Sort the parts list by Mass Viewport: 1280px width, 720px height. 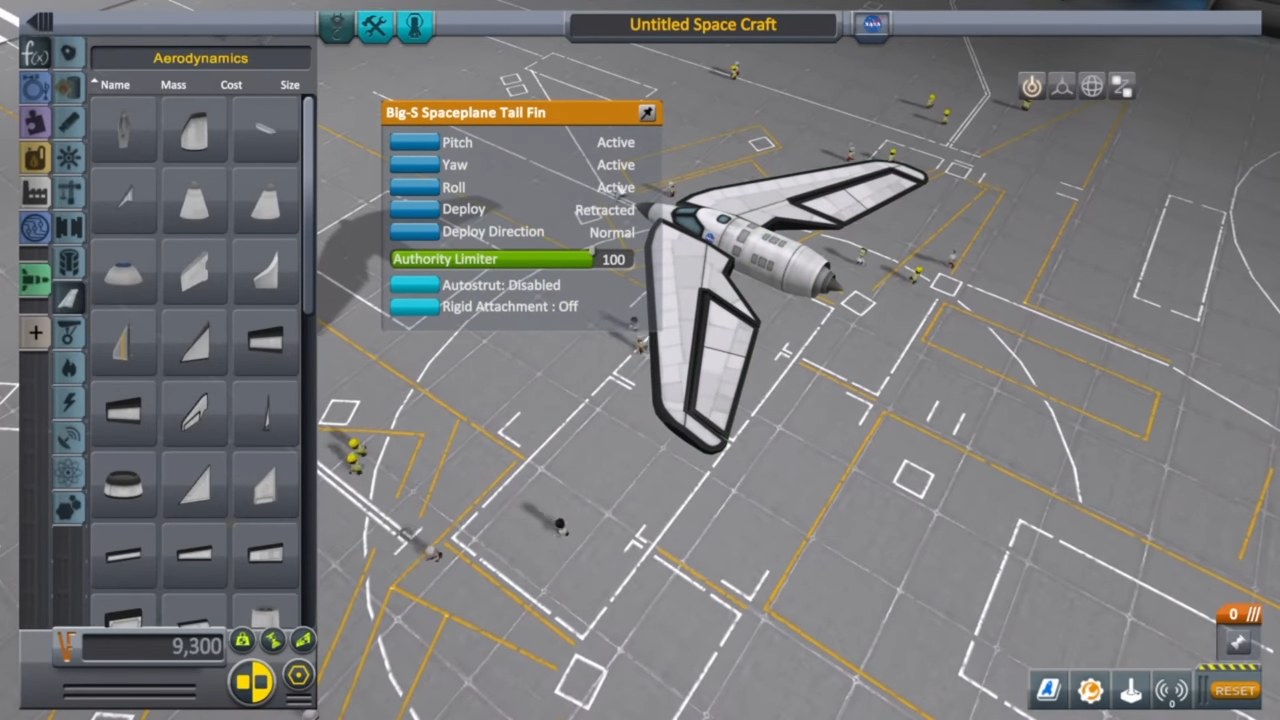(173, 84)
